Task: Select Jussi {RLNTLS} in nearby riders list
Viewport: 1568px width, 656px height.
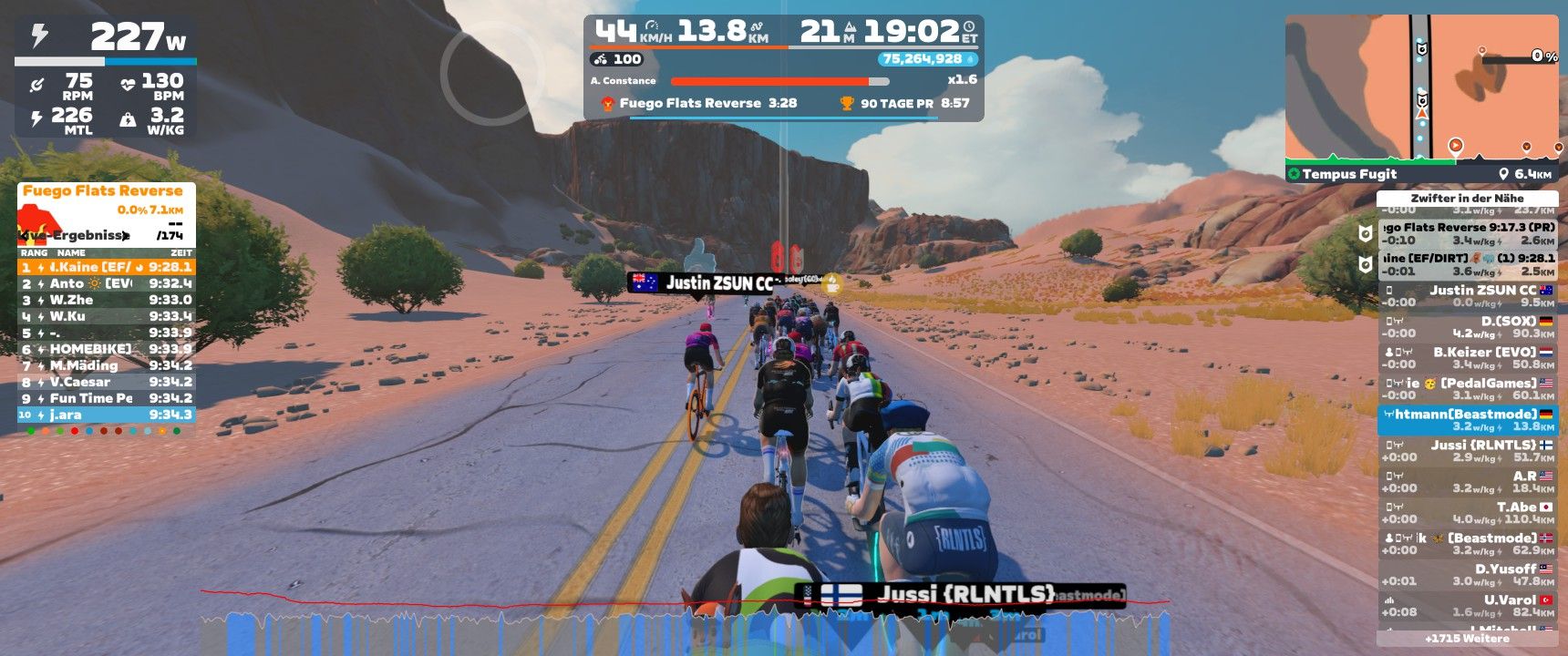Action: click(x=1468, y=451)
